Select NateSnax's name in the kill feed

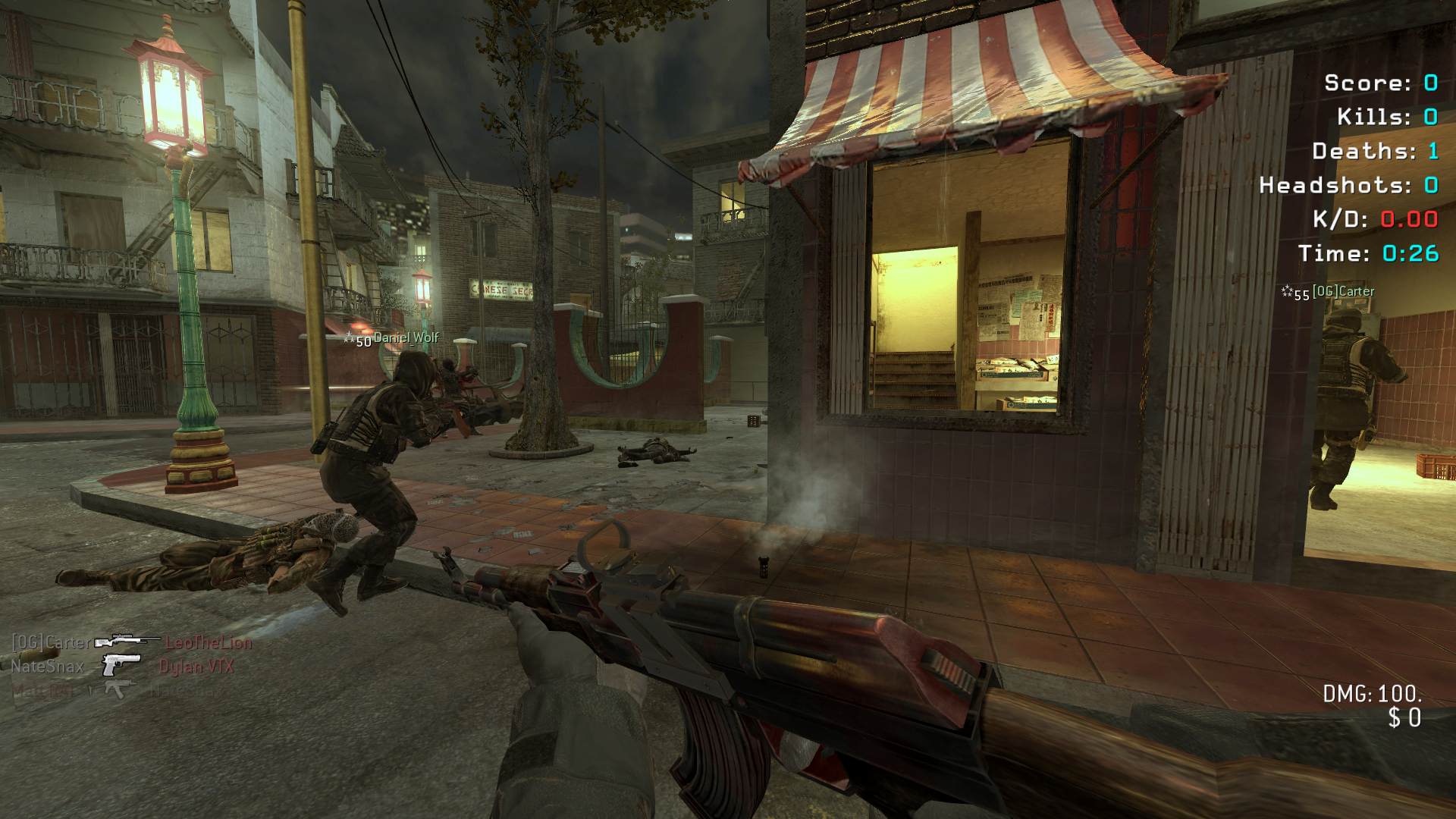pyautogui.click(x=47, y=667)
